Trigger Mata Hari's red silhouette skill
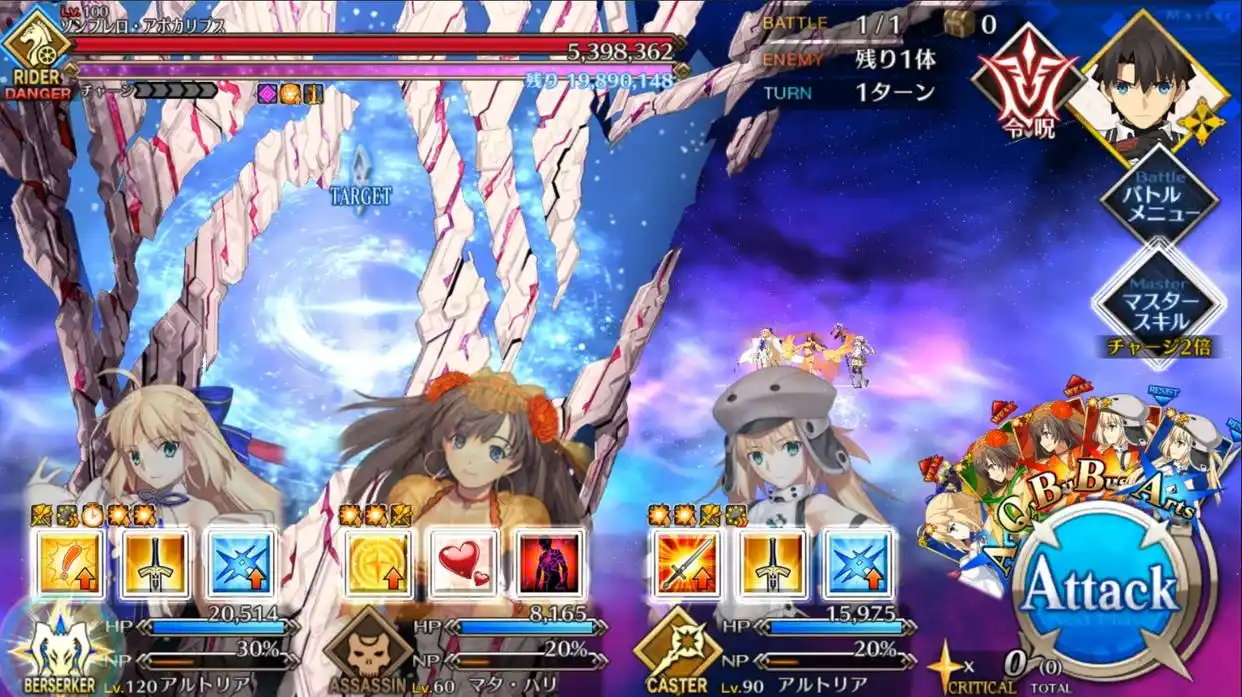This screenshot has width=1242, height=697. click(x=549, y=563)
